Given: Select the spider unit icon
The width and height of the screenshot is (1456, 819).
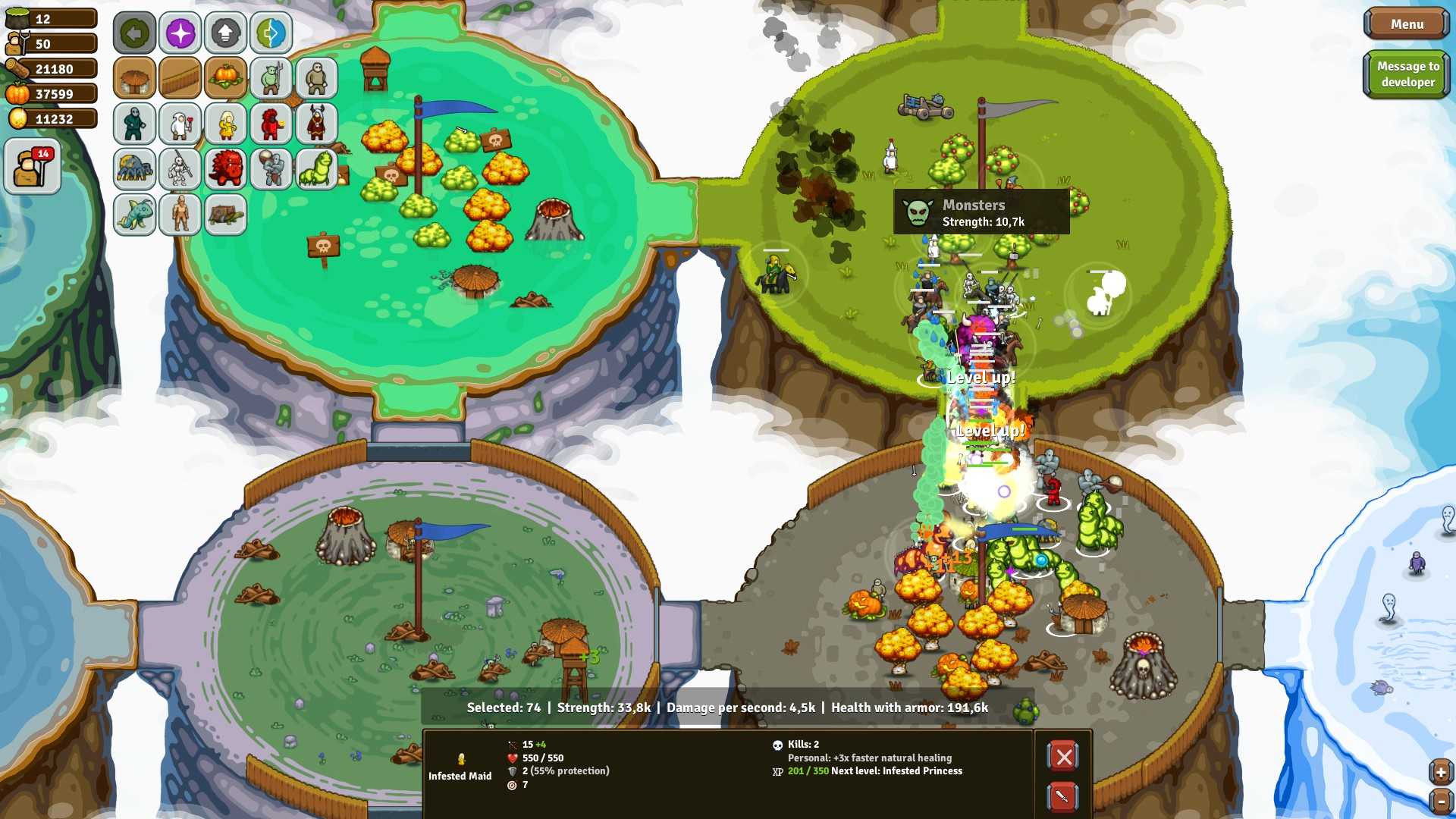Looking at the screenshot, I should coord(134,169).
